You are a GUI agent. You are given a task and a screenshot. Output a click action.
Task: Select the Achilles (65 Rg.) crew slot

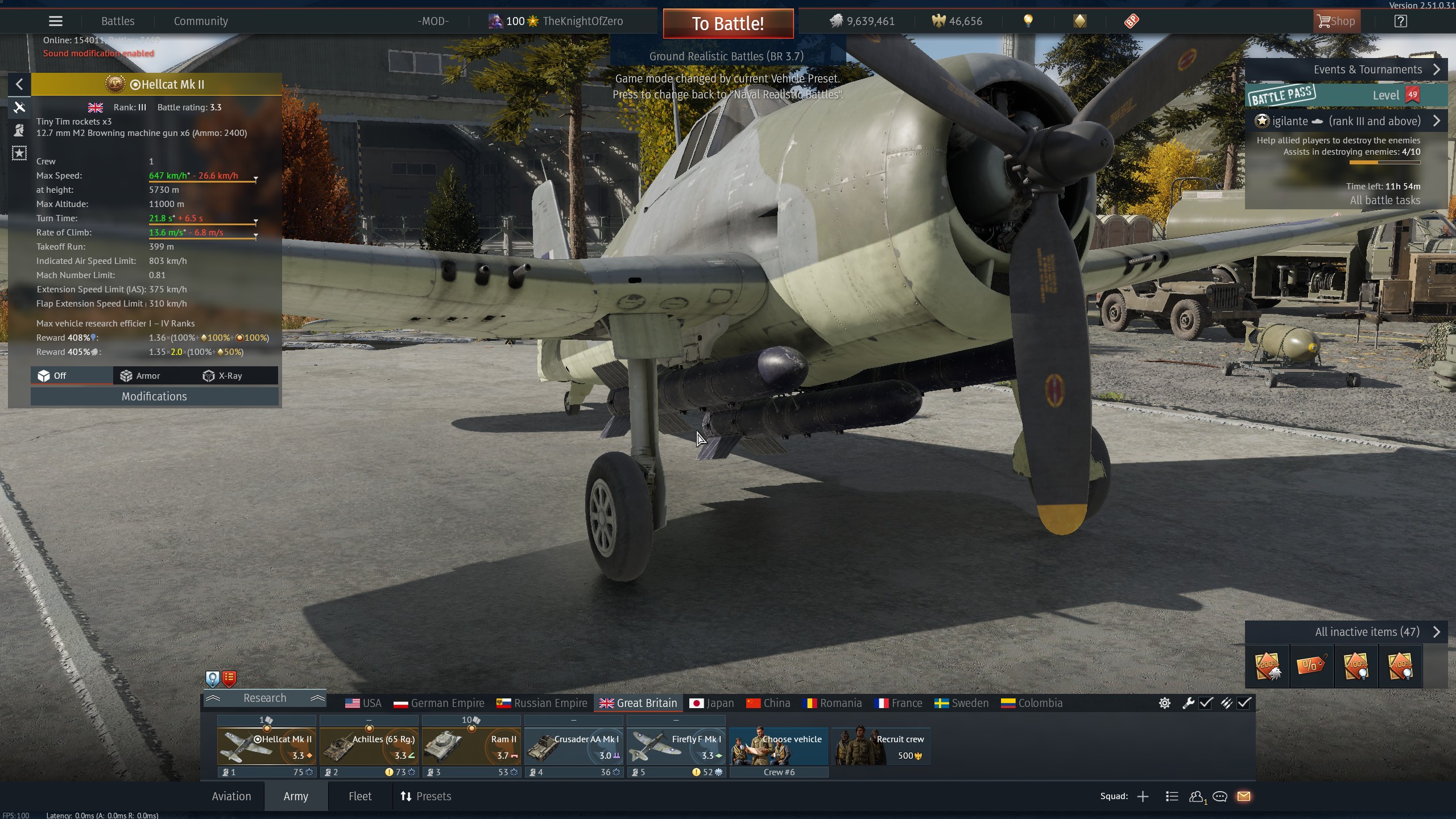[x=369, y=747]
